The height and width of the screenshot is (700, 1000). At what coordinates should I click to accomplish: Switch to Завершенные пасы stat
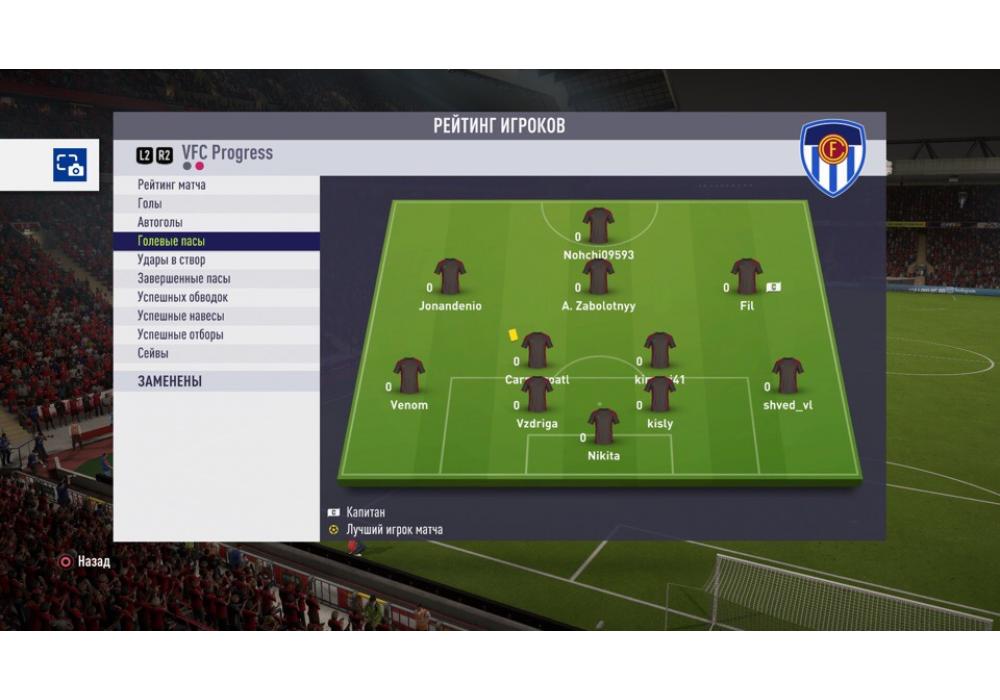click(x=184, y=279)
